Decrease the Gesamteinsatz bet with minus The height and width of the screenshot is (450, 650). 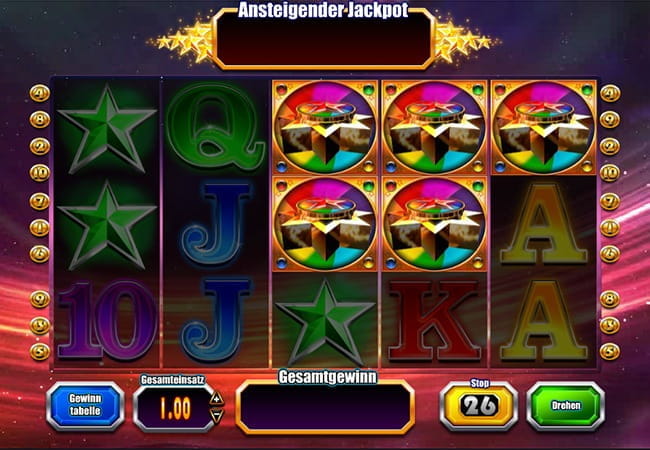218,413
